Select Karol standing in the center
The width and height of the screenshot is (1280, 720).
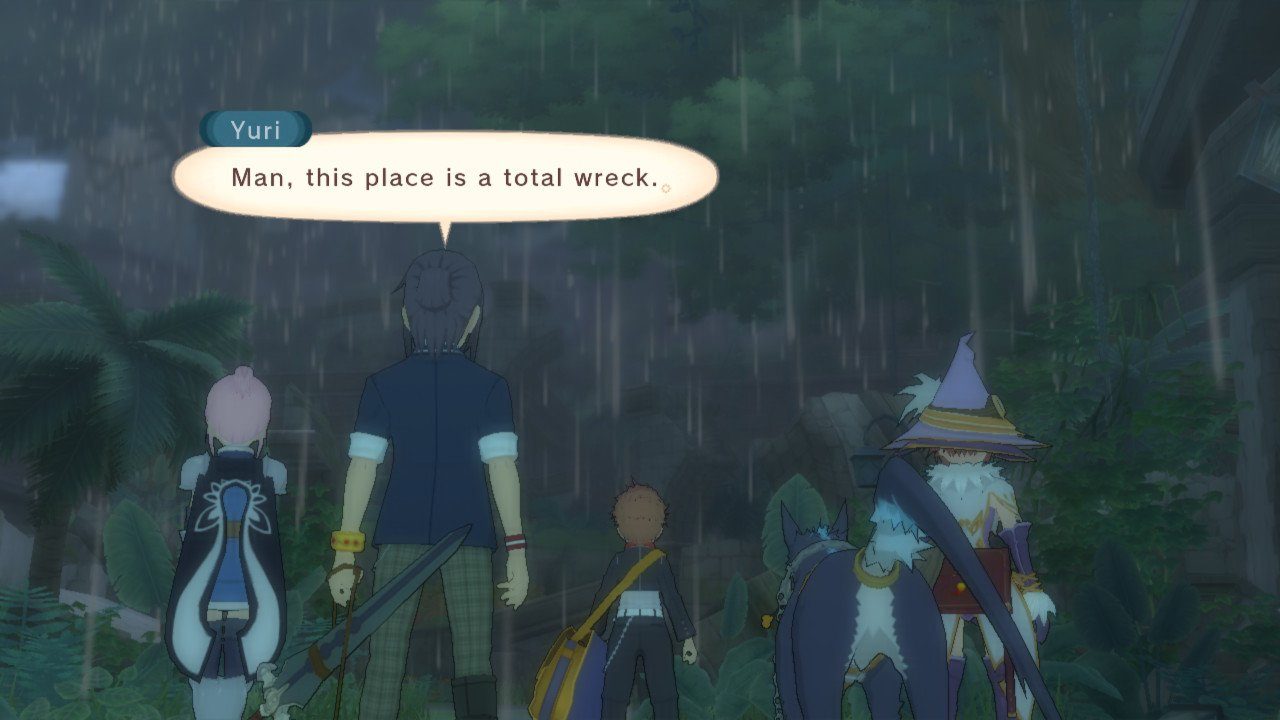638,570
